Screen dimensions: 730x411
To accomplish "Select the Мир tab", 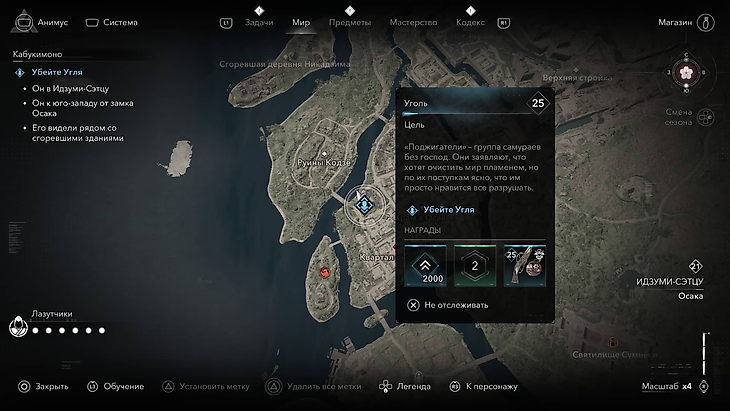I will pyautogui.click(x=301, y=22).
